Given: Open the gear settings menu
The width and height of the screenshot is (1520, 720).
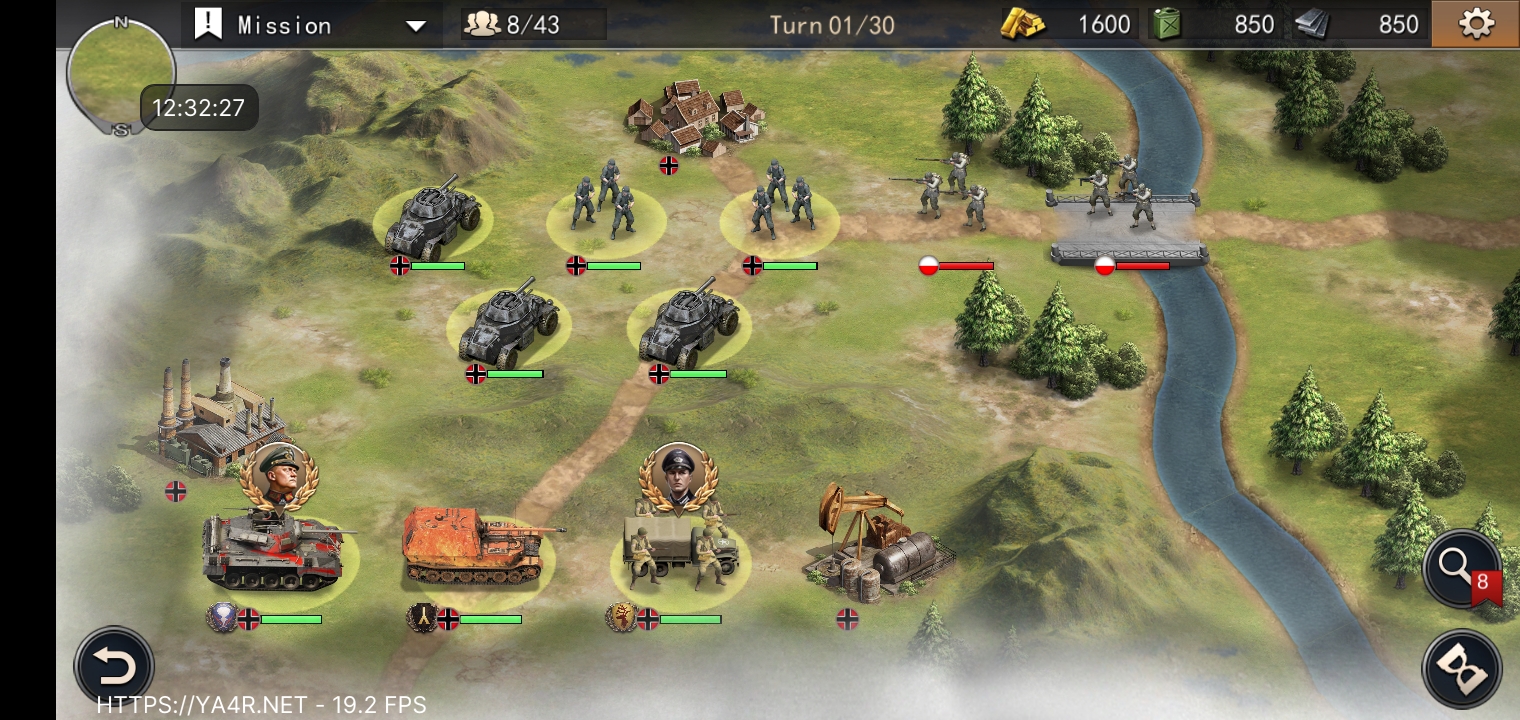Looking at the screenshot, I should 1476,24.
